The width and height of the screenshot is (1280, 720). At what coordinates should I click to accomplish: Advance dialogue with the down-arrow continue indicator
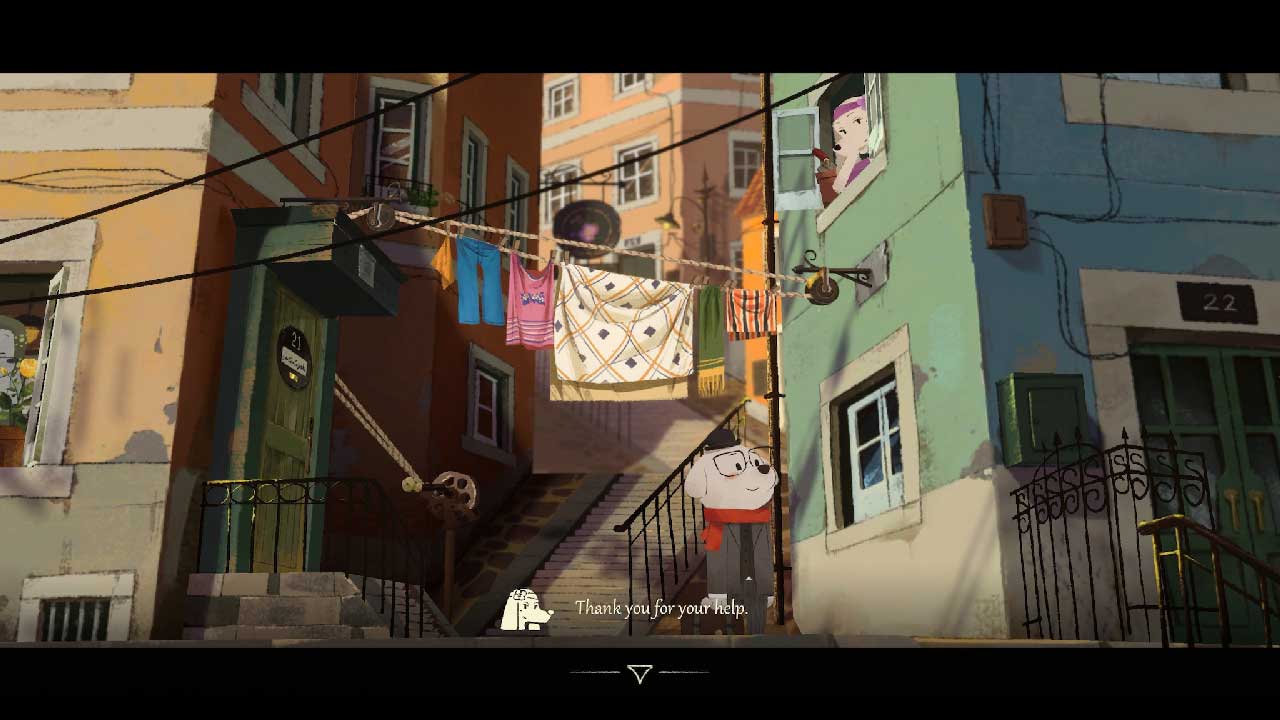point(640,673)
